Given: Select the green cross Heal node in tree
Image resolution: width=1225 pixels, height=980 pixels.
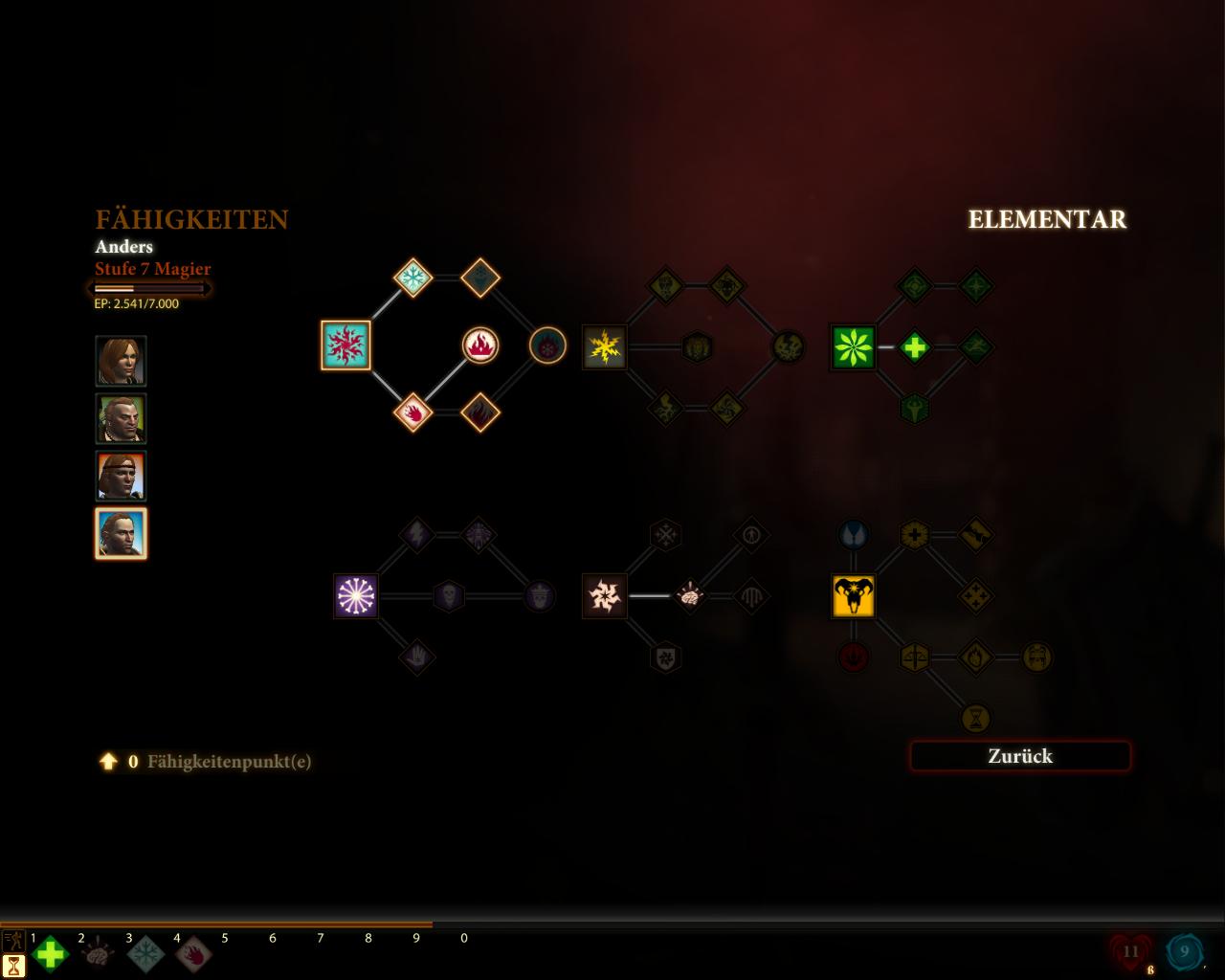Looking at the screenshot, I should 914,346.
